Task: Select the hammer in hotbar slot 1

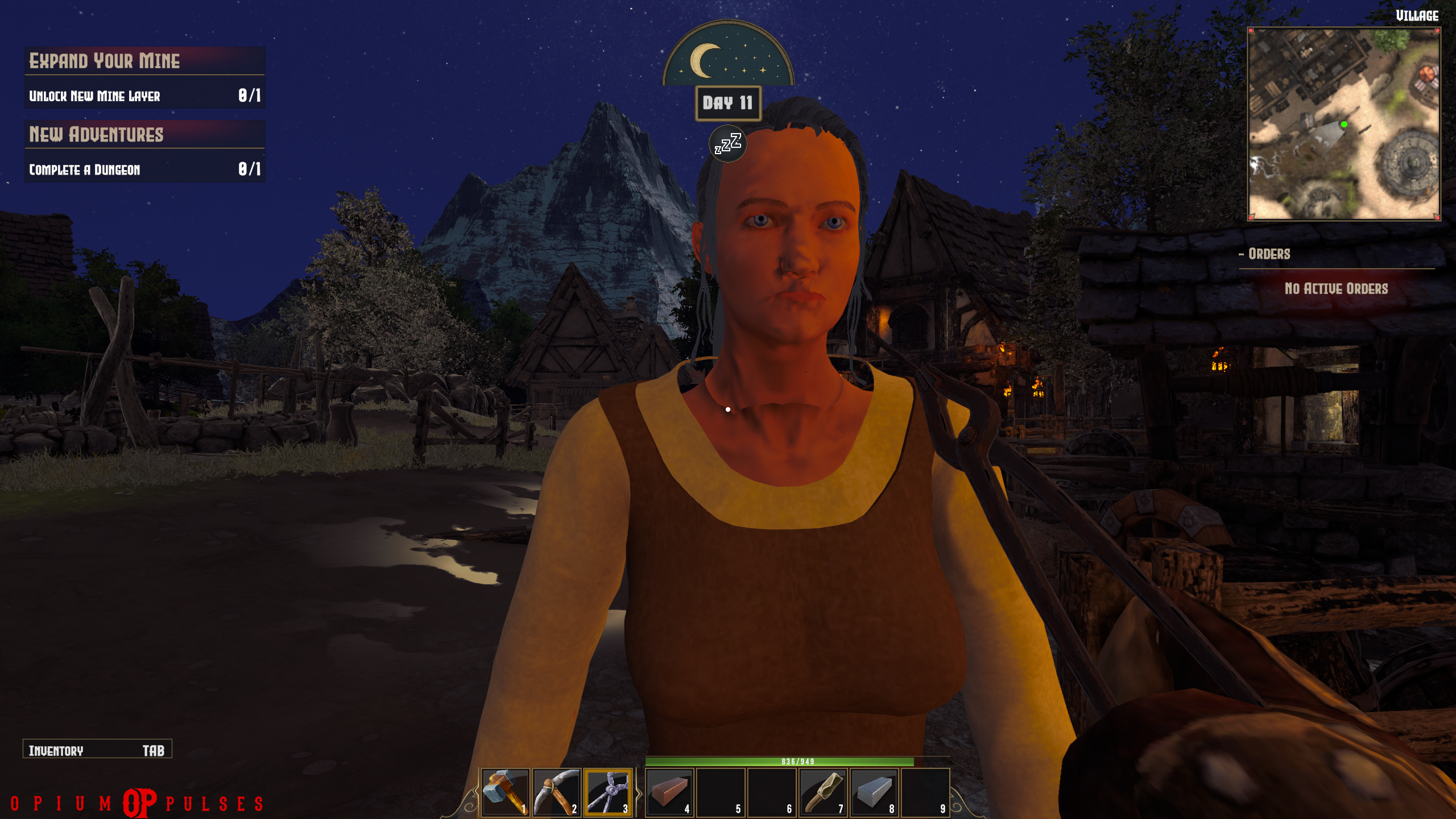Action: pyautogui.click(x=505, y=792)
